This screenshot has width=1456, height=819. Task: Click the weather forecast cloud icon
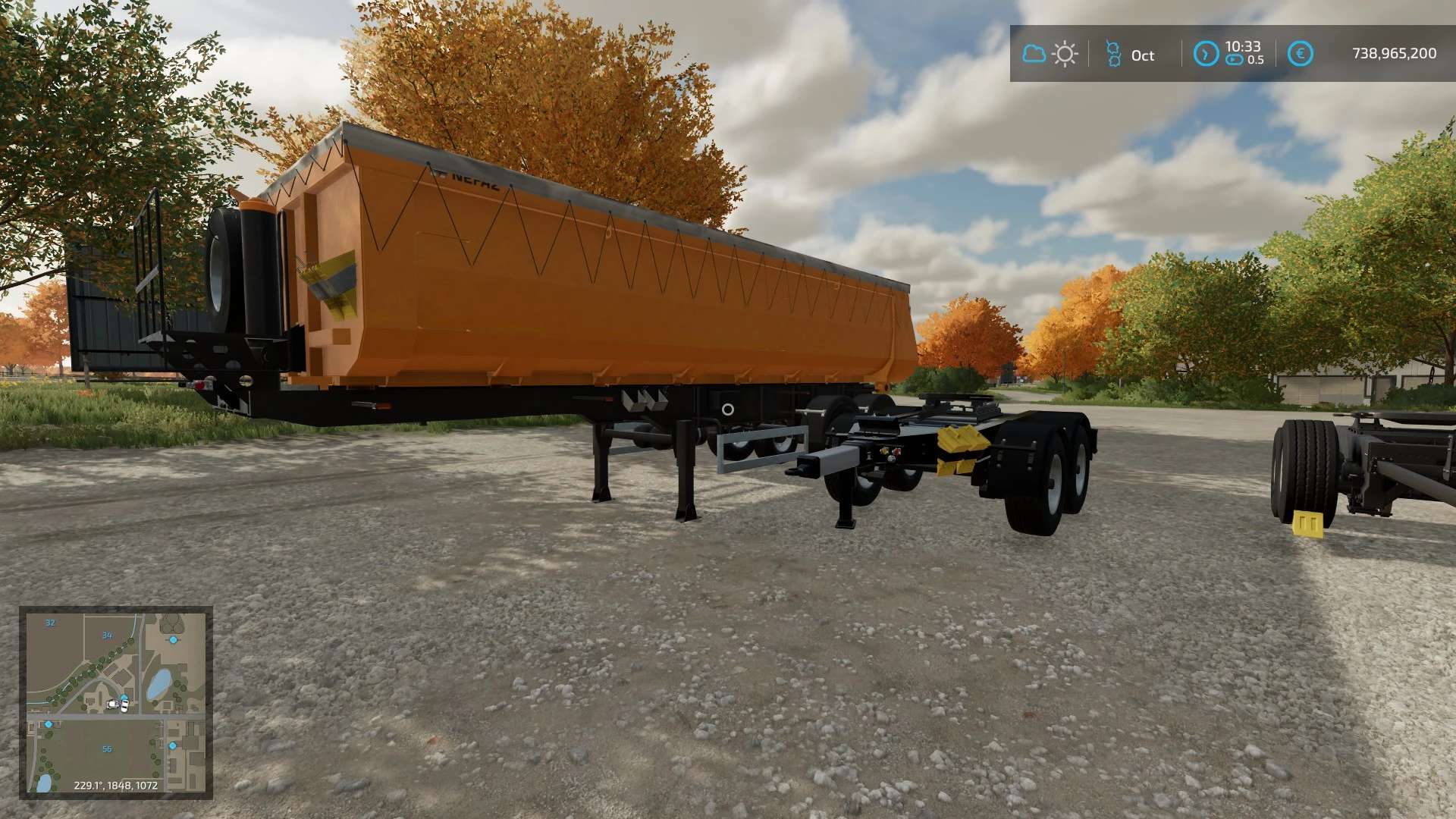coord(1034,54)
